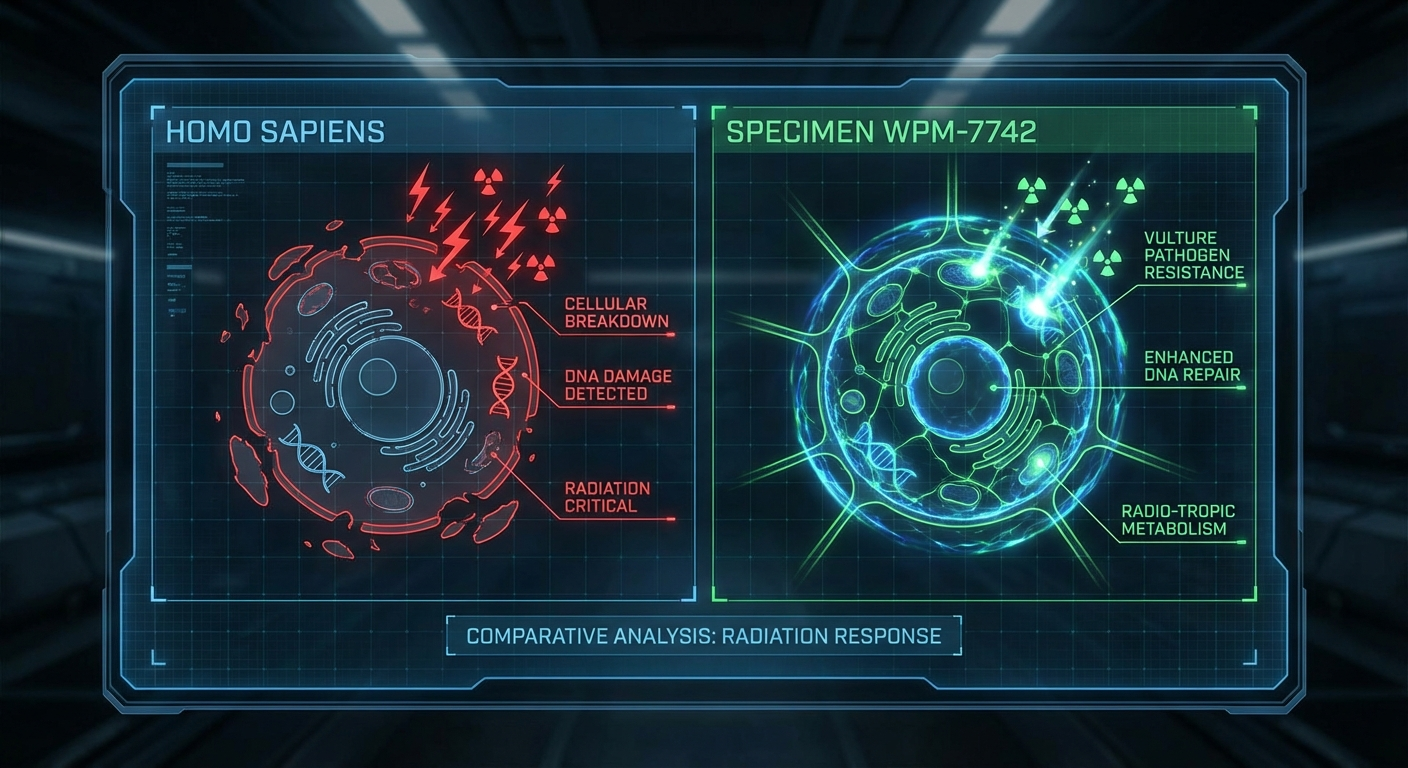
Task: Select the Specimen WPM-7742 panel header
Action: click(881, 133)
